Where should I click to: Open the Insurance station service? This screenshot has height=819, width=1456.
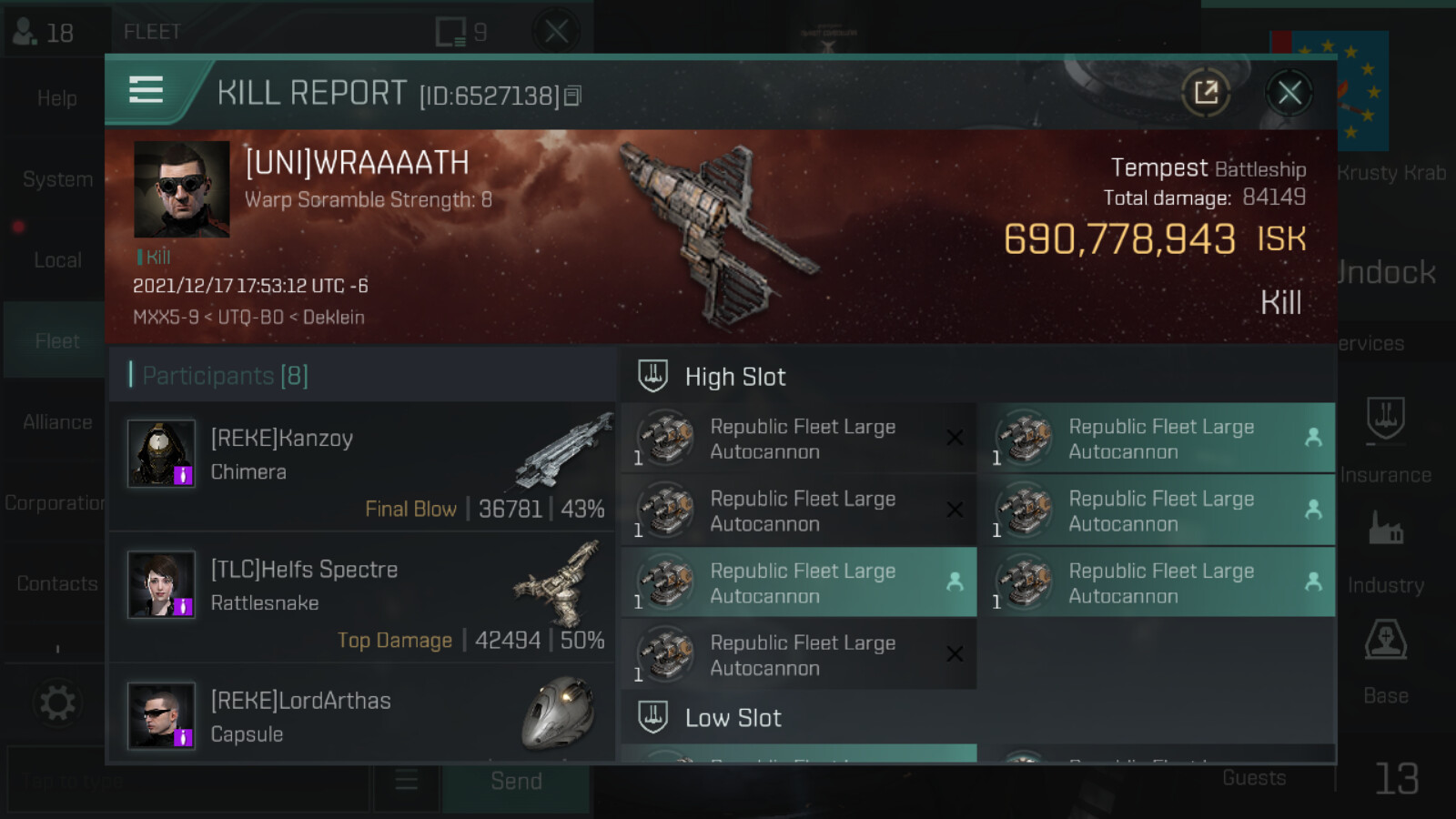click(1385, 439)
